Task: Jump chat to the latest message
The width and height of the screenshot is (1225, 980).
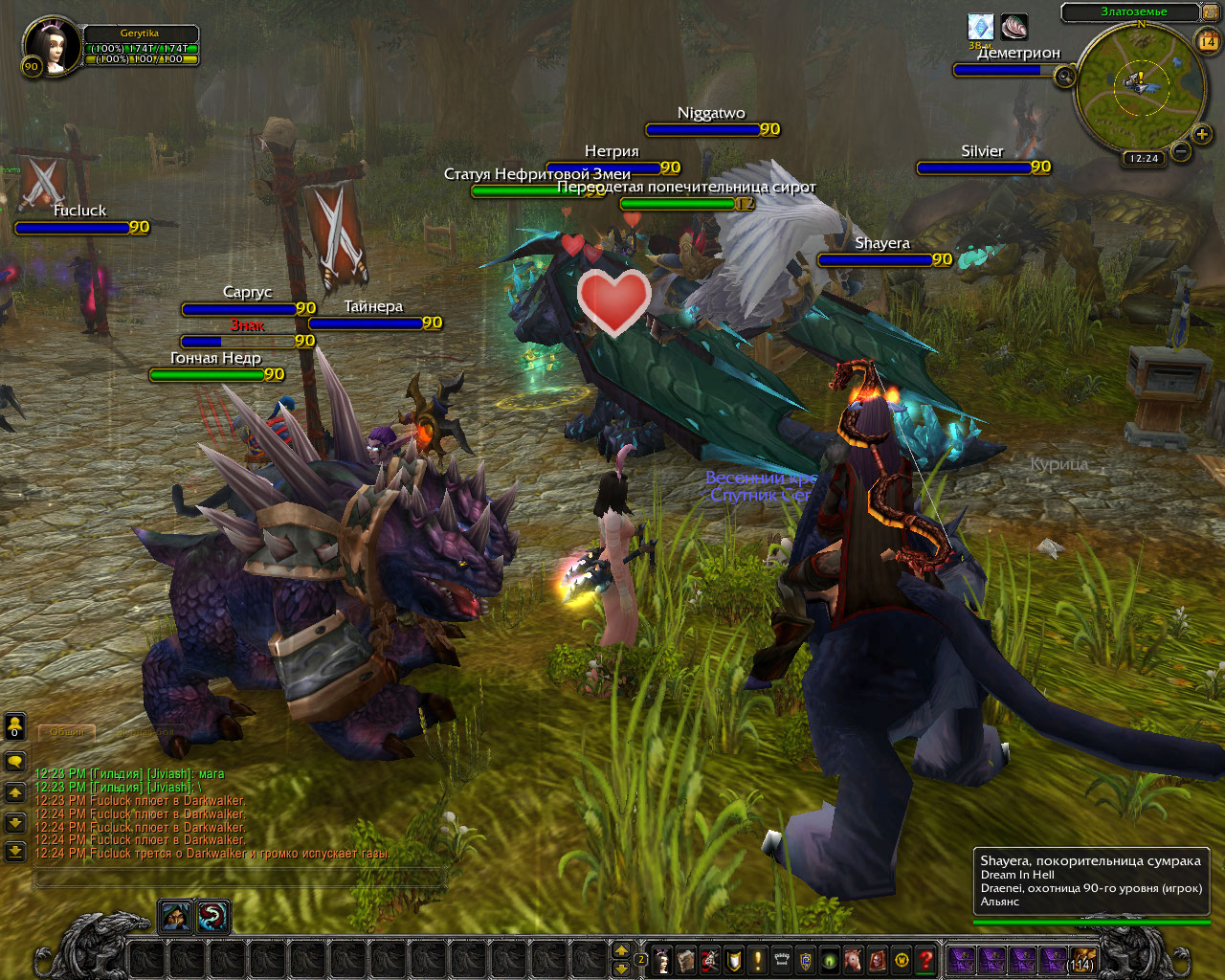Action: [15, 850]
